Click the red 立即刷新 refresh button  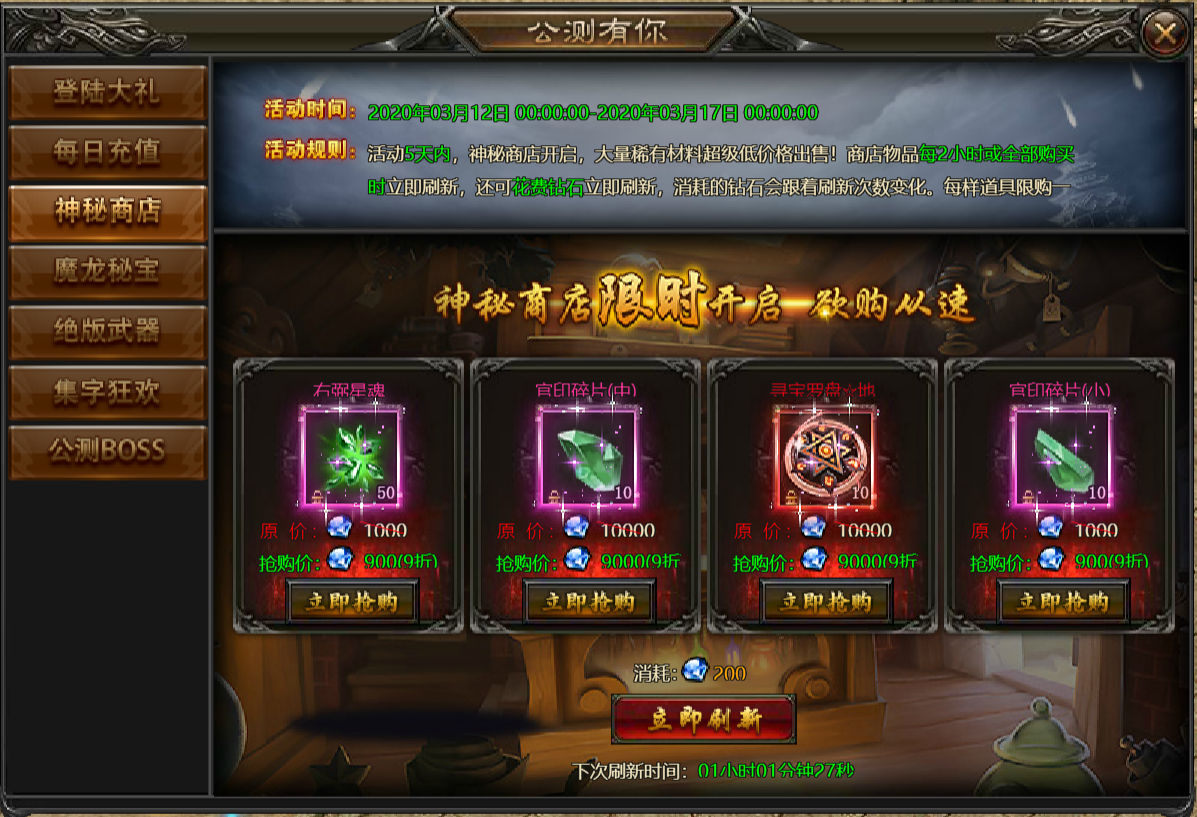coord(704,720)
